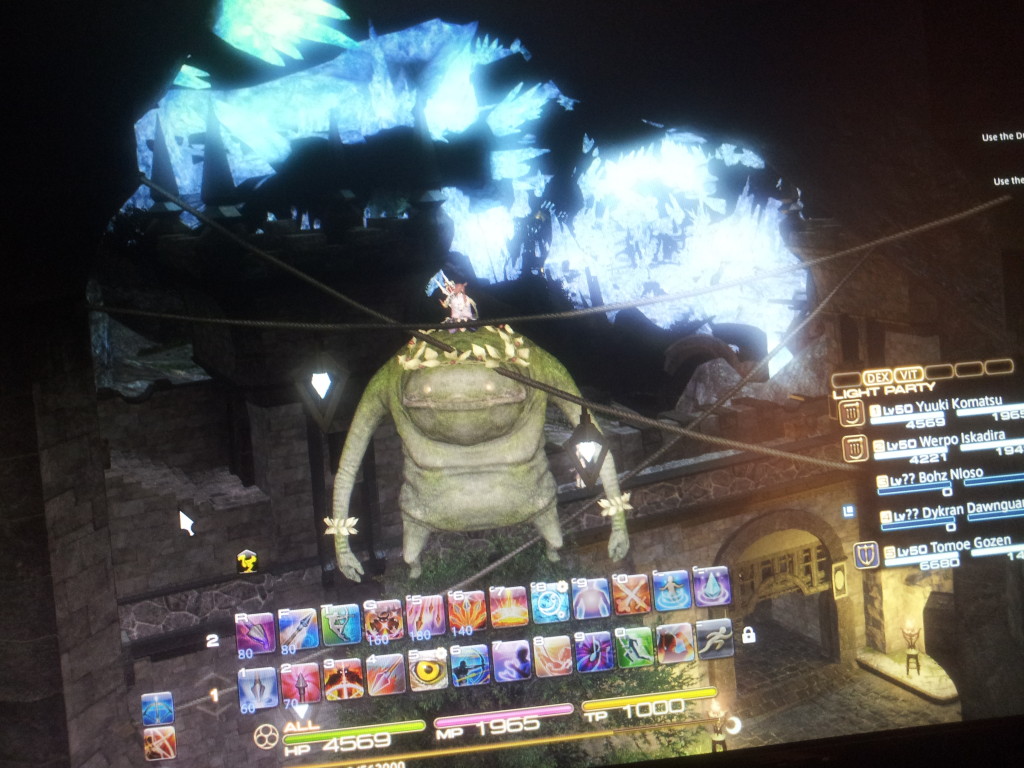Use the yellow eye ability icon
This screenshot has width=1024, height=768.
[428, 671]
